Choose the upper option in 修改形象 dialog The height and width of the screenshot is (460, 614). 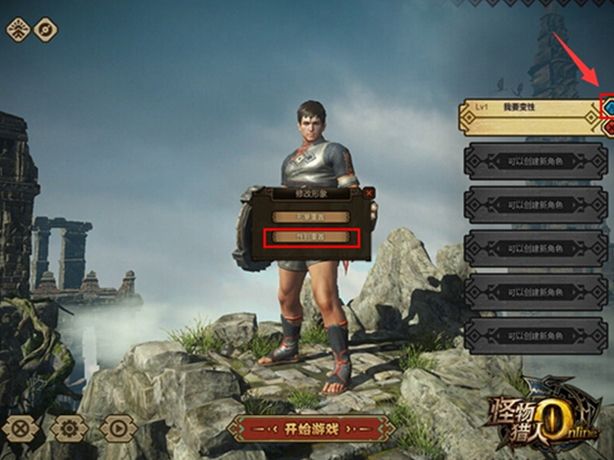pyautogui.click(x=311, y=215)
